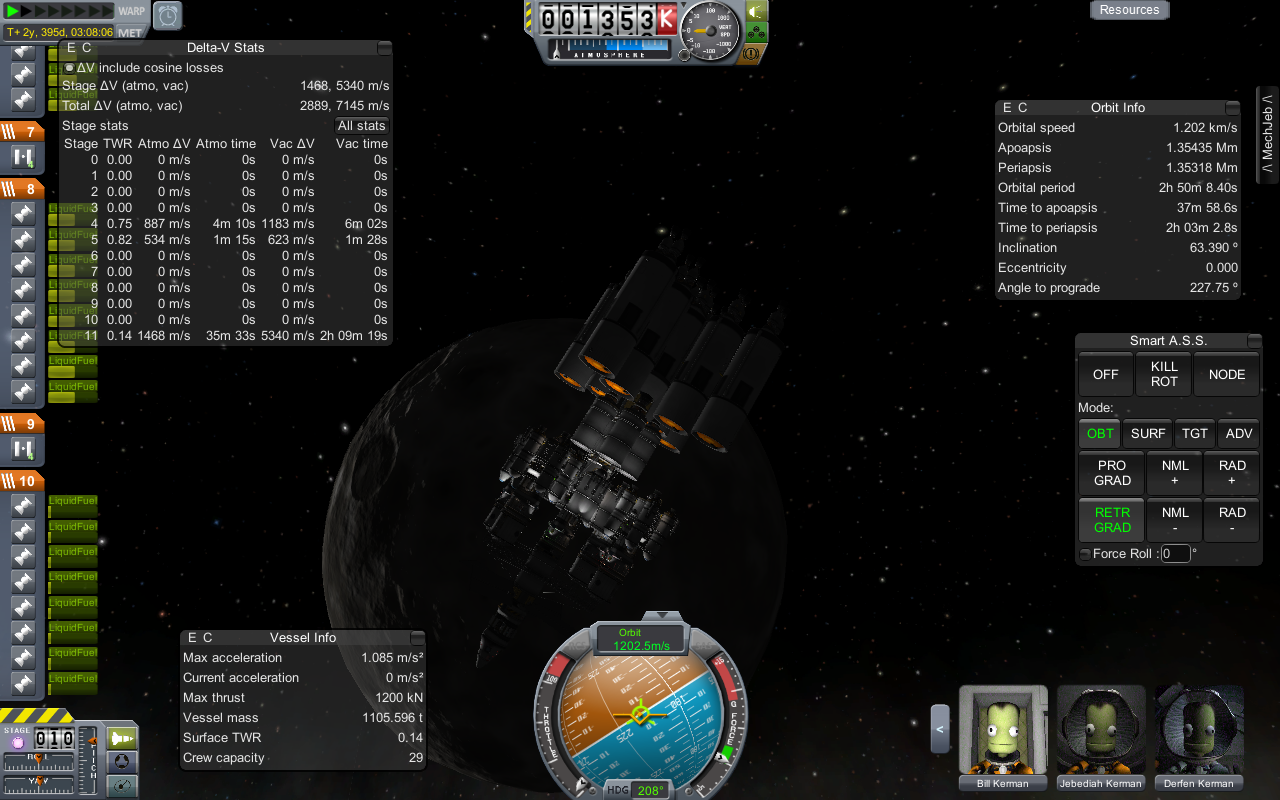
Task: Select RAD + orientation
Action: pyautogui.click(x=1232, y=473)
